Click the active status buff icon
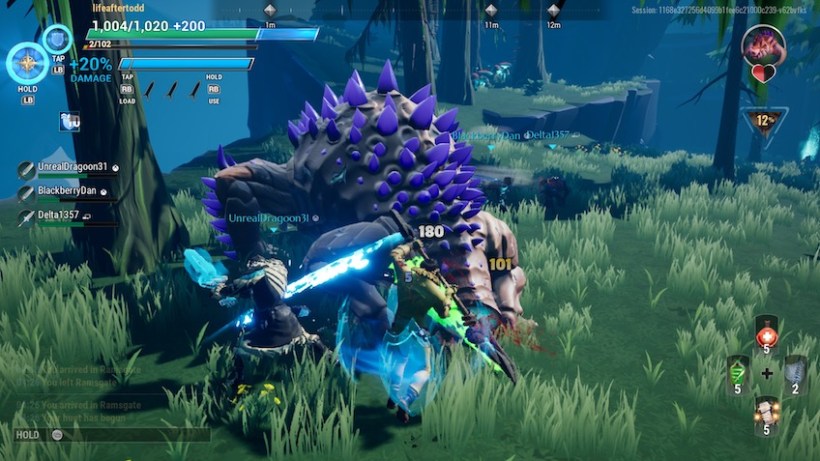 (70, 121)
